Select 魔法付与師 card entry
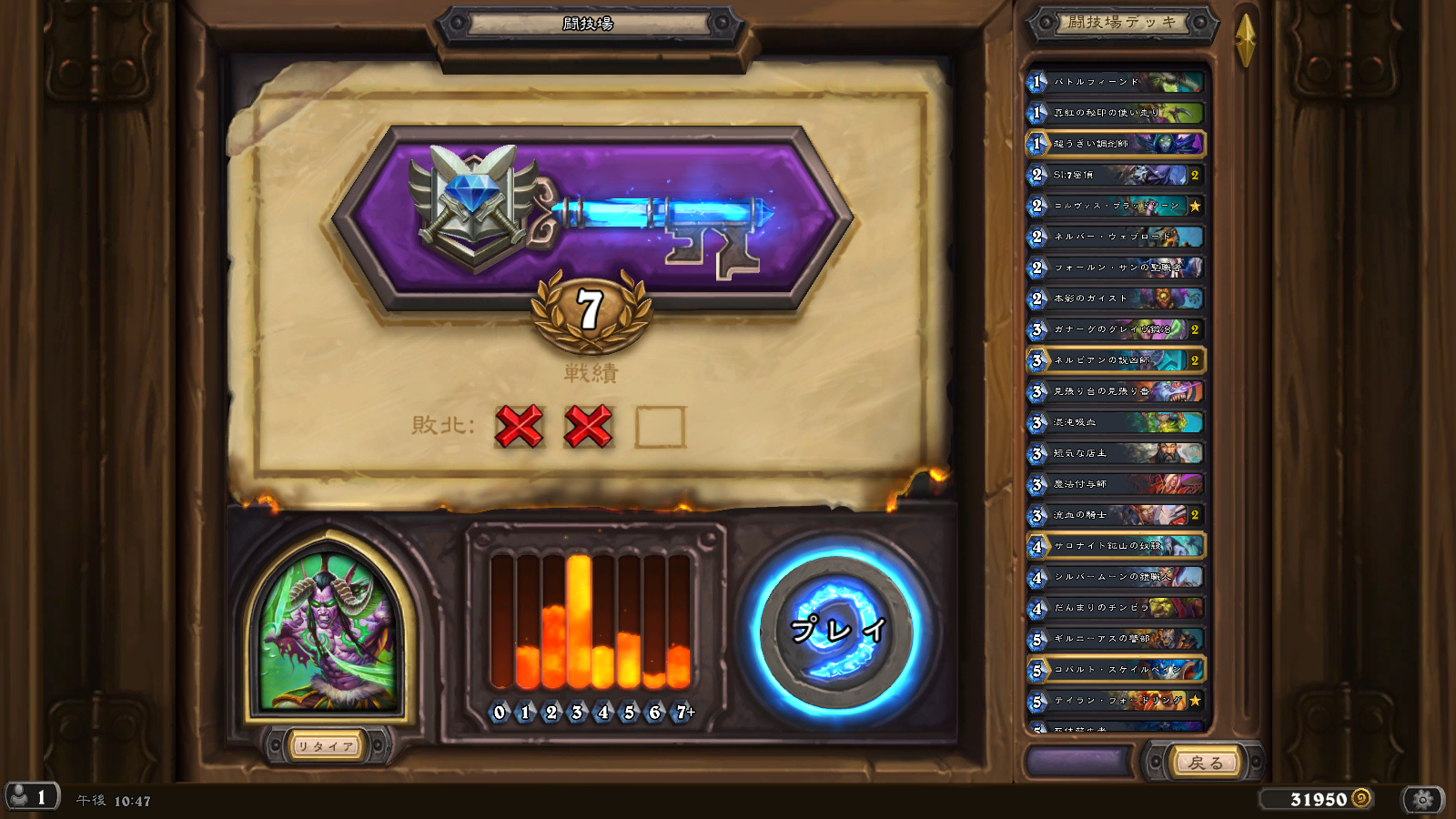The image size is (1456, 819). point(1116,484)
